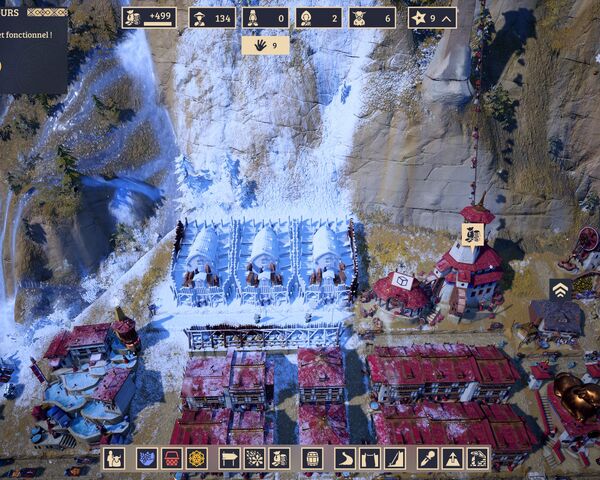Open the golden flower ornament build category
The width and height of the screenshot is (600, 480).
click(x=197, y=458)
